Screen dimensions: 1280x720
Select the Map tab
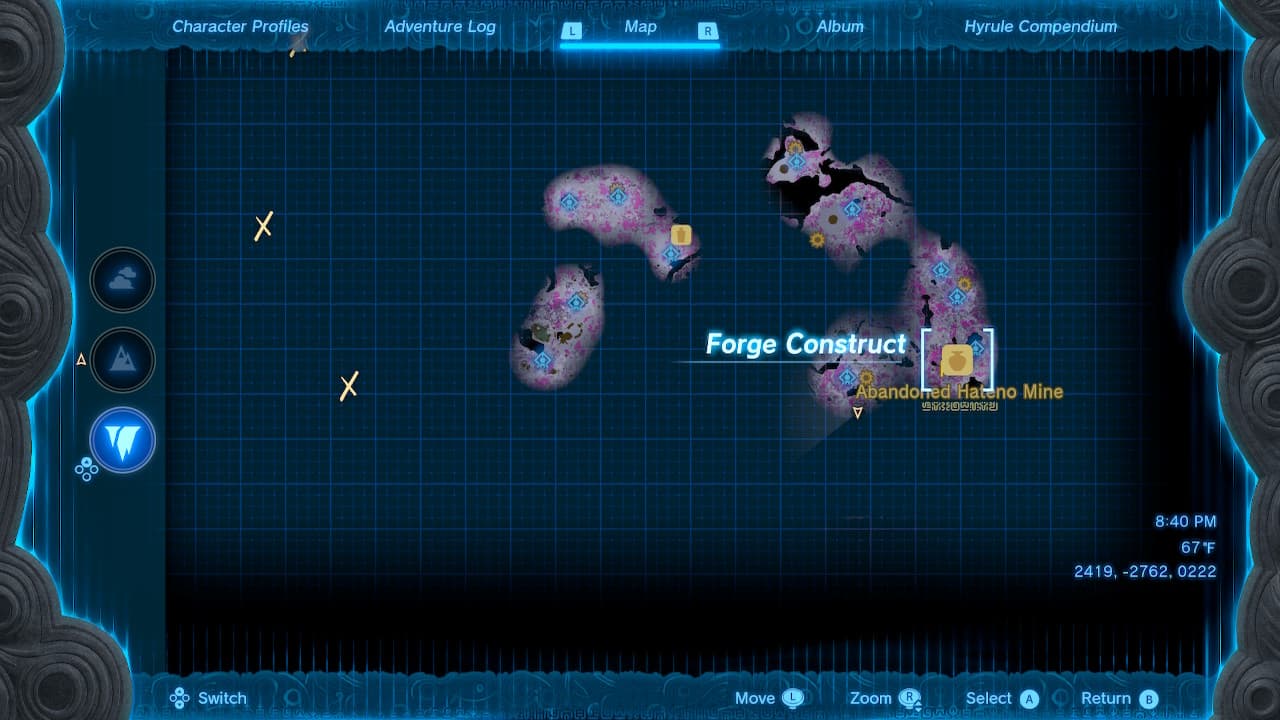click(x=640, y=27)
